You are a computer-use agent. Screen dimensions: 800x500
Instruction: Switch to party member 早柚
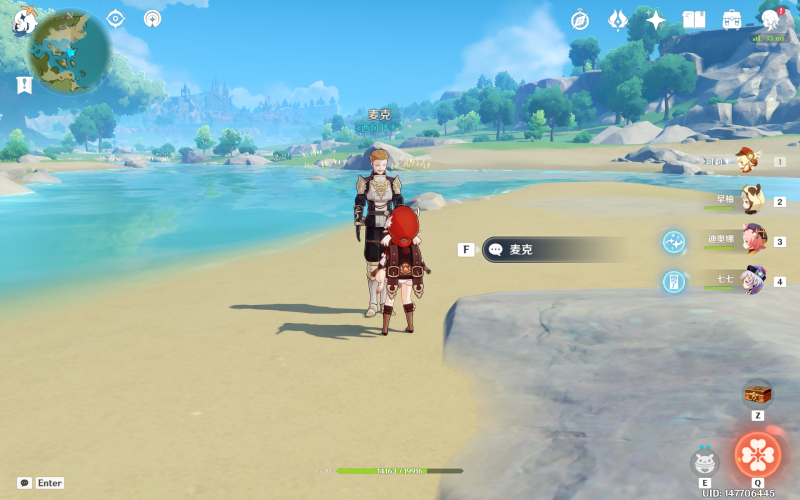[752, 200]
